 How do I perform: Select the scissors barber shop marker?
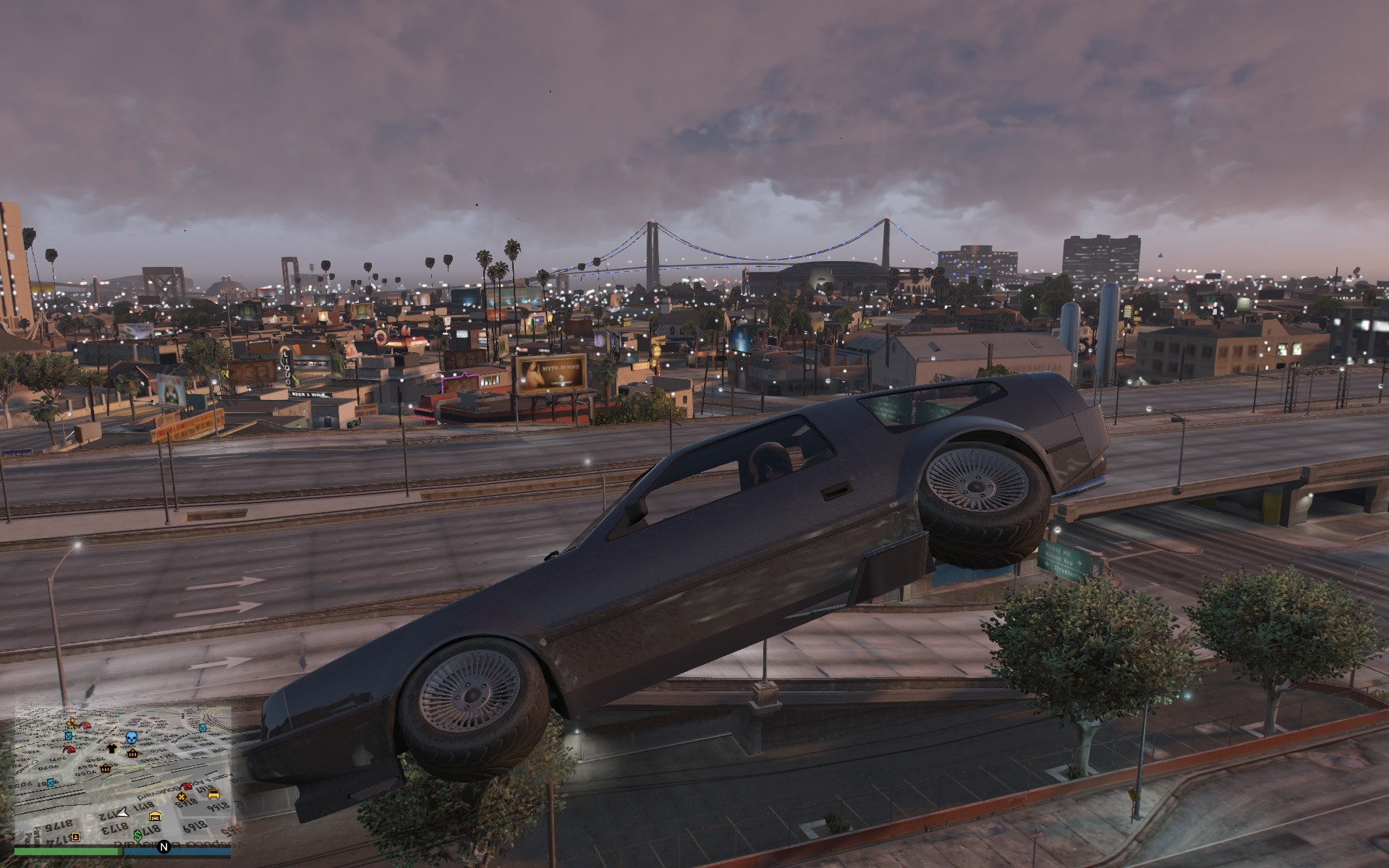(72, 723)
